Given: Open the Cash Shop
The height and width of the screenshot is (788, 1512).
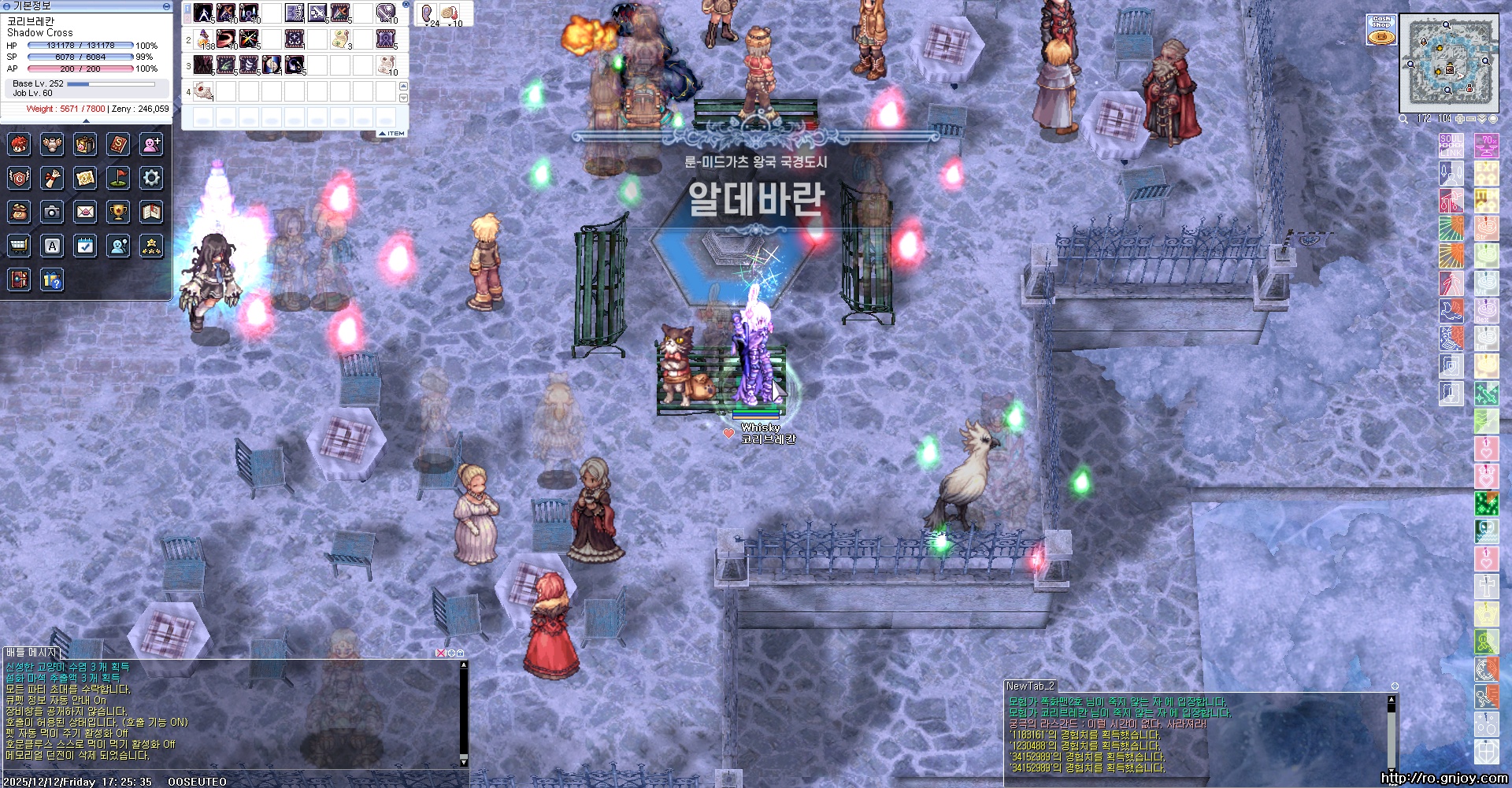Looking at the screenshot, I should click(x=1381, y=29).
